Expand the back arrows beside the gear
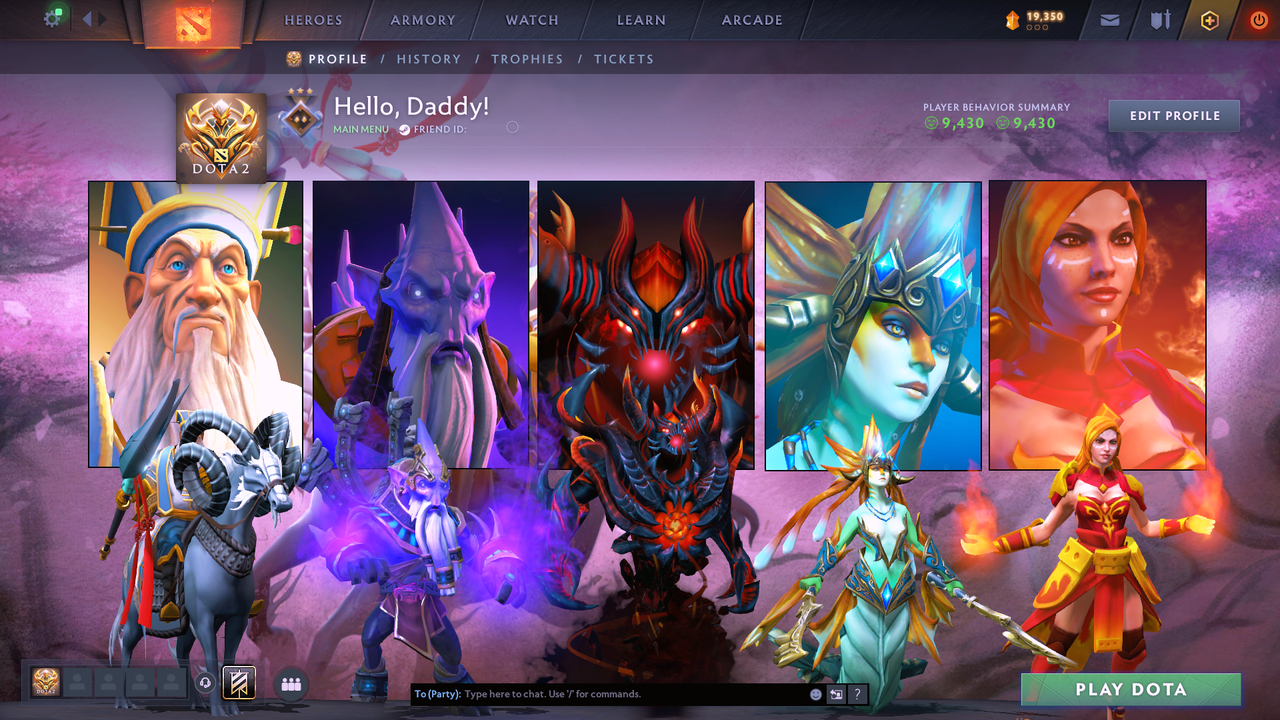 86,18
